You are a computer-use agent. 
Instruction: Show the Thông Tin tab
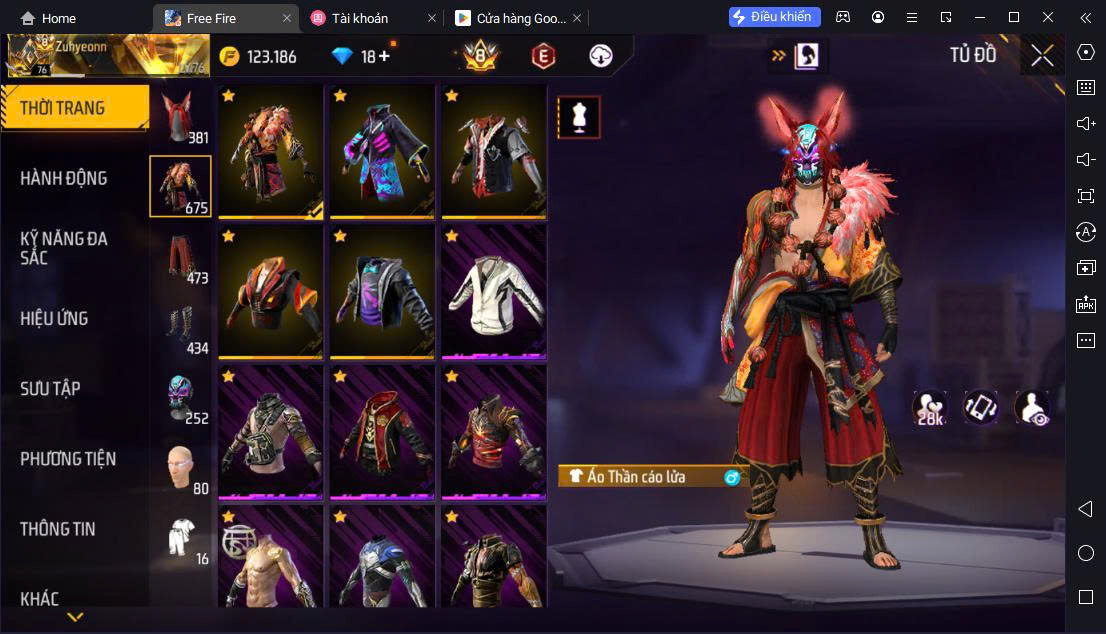[58, 529]
